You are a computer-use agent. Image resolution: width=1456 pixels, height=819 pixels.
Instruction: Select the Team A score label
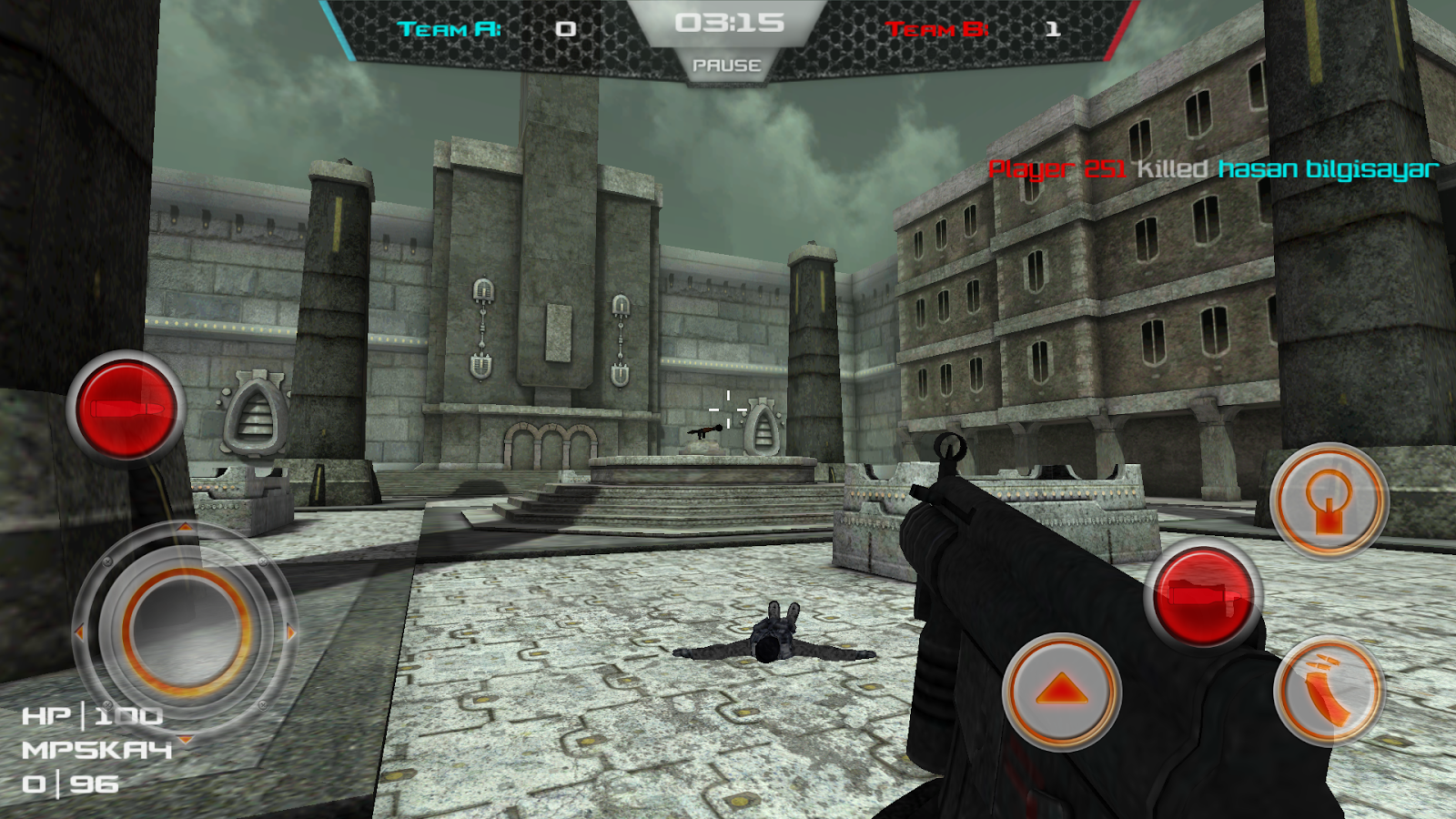tap(445, 27)
